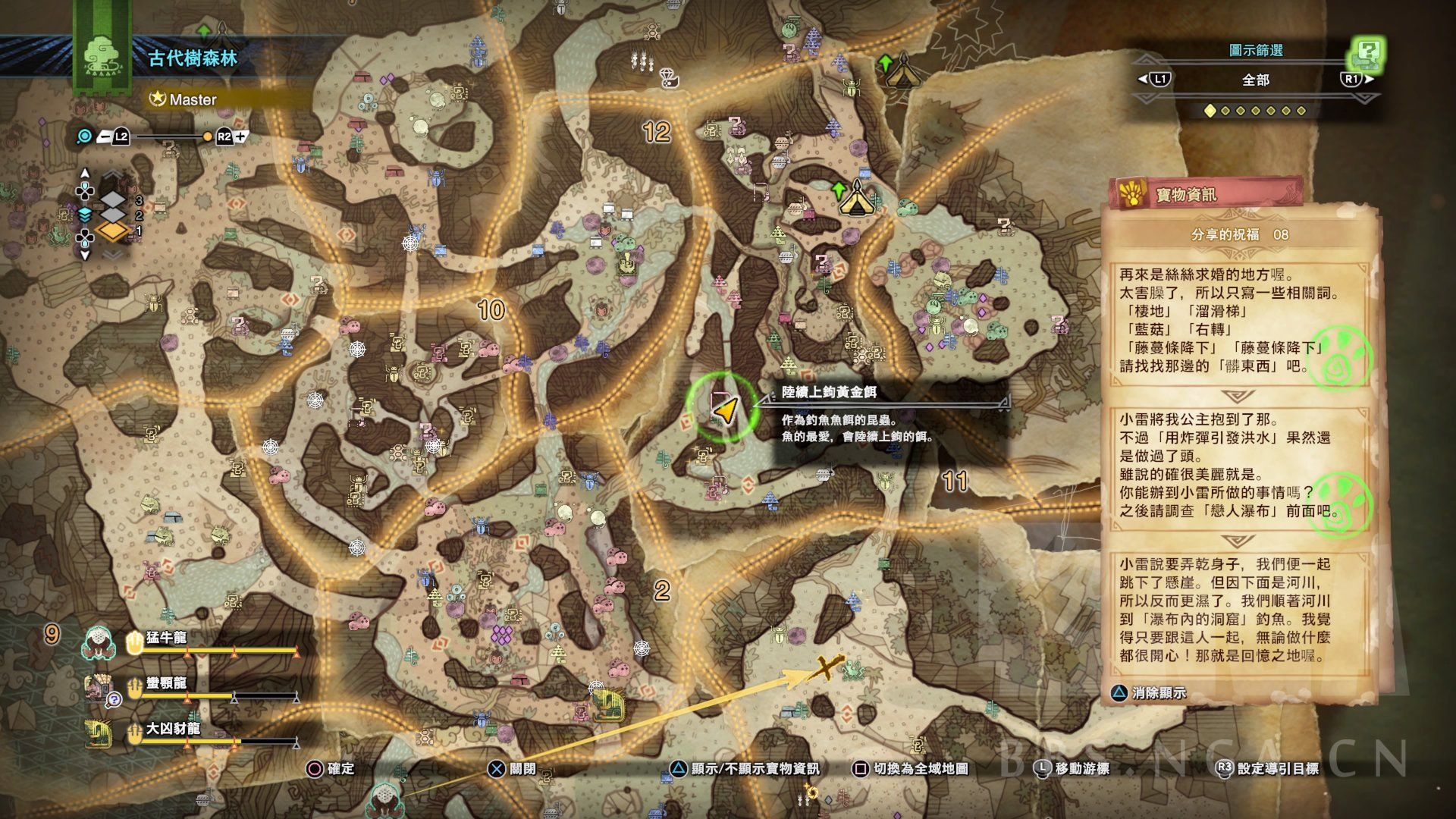Select the camp tent in the area 11 region
This screenshot has width=1456, height=819.
click(x=858, y=199)
